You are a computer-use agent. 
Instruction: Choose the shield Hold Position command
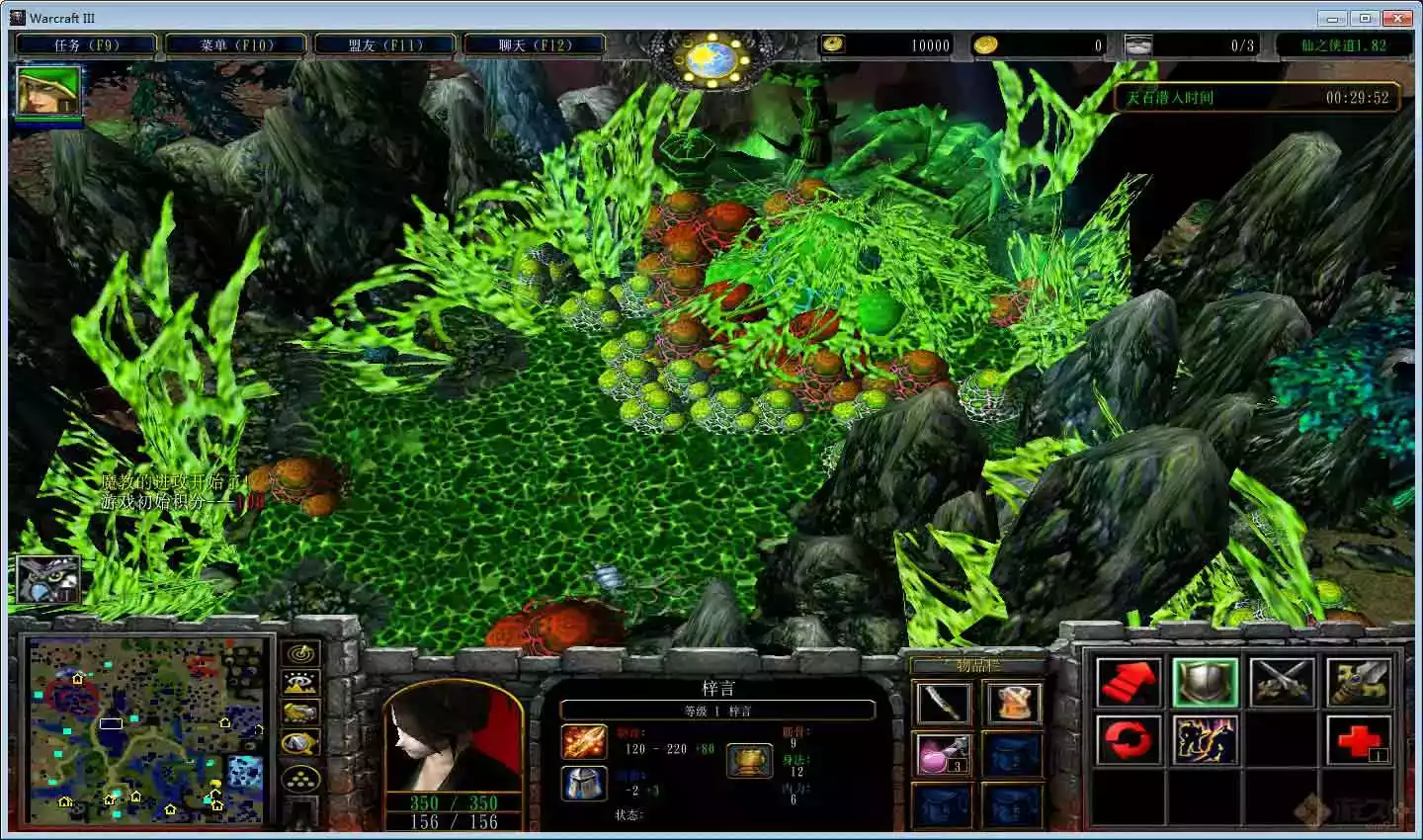point(1206,683)
